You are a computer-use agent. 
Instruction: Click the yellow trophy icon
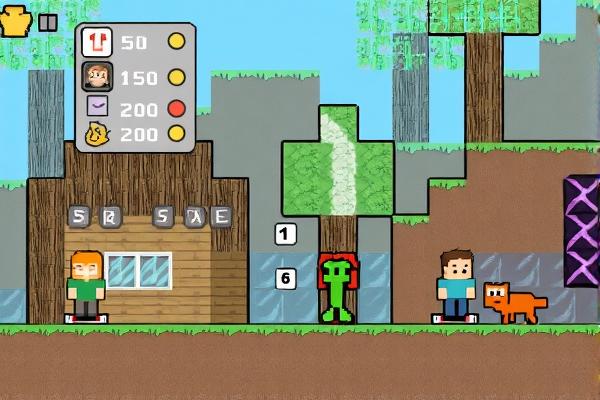pyautogui.click(x=17, y=23)
